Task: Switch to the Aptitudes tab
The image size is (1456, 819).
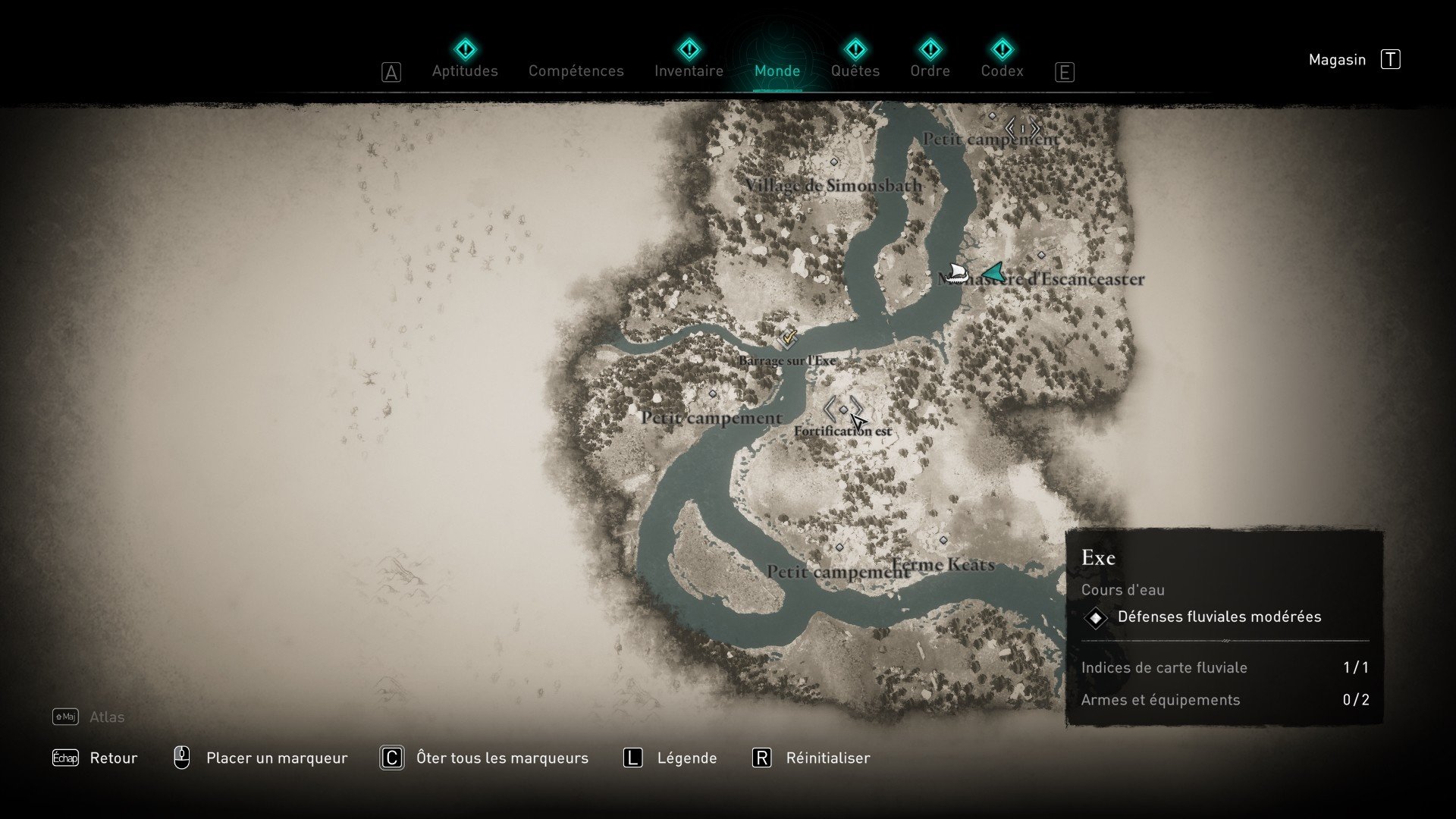Action: [x=465, y=71]
